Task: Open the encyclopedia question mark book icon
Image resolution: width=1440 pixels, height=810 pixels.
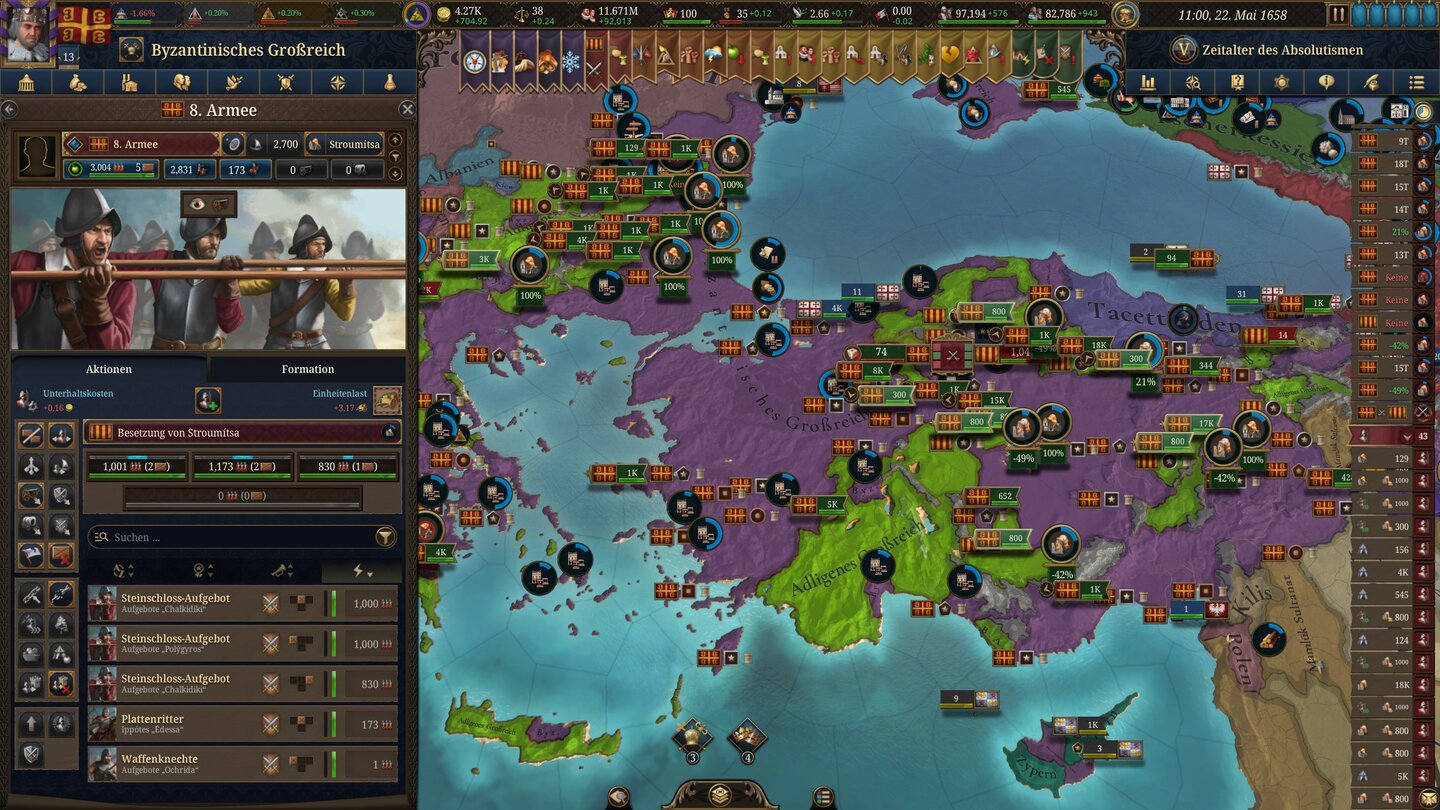Action: coord(1238,82)
